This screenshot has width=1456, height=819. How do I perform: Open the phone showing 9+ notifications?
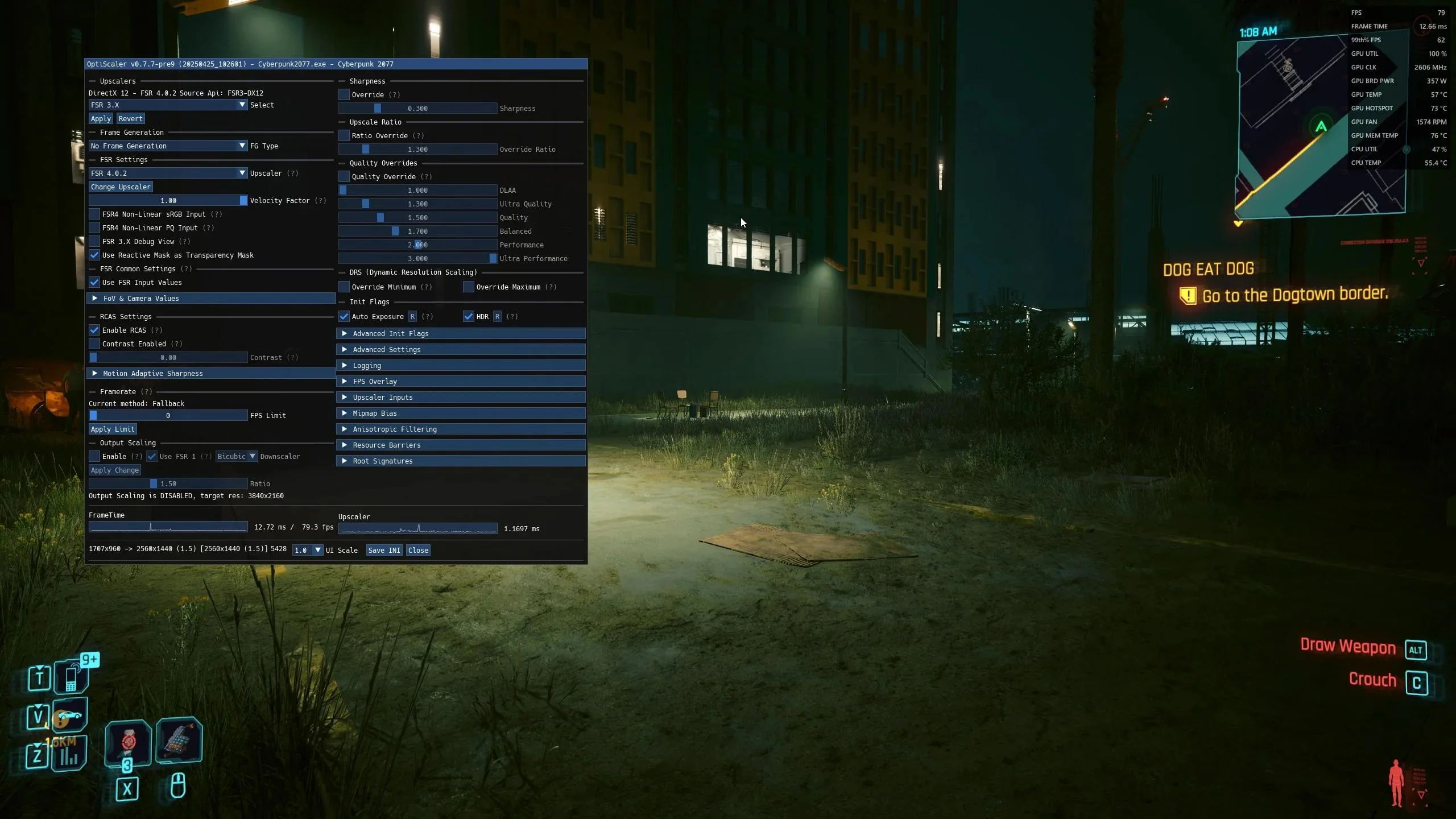tap(72, 676)
